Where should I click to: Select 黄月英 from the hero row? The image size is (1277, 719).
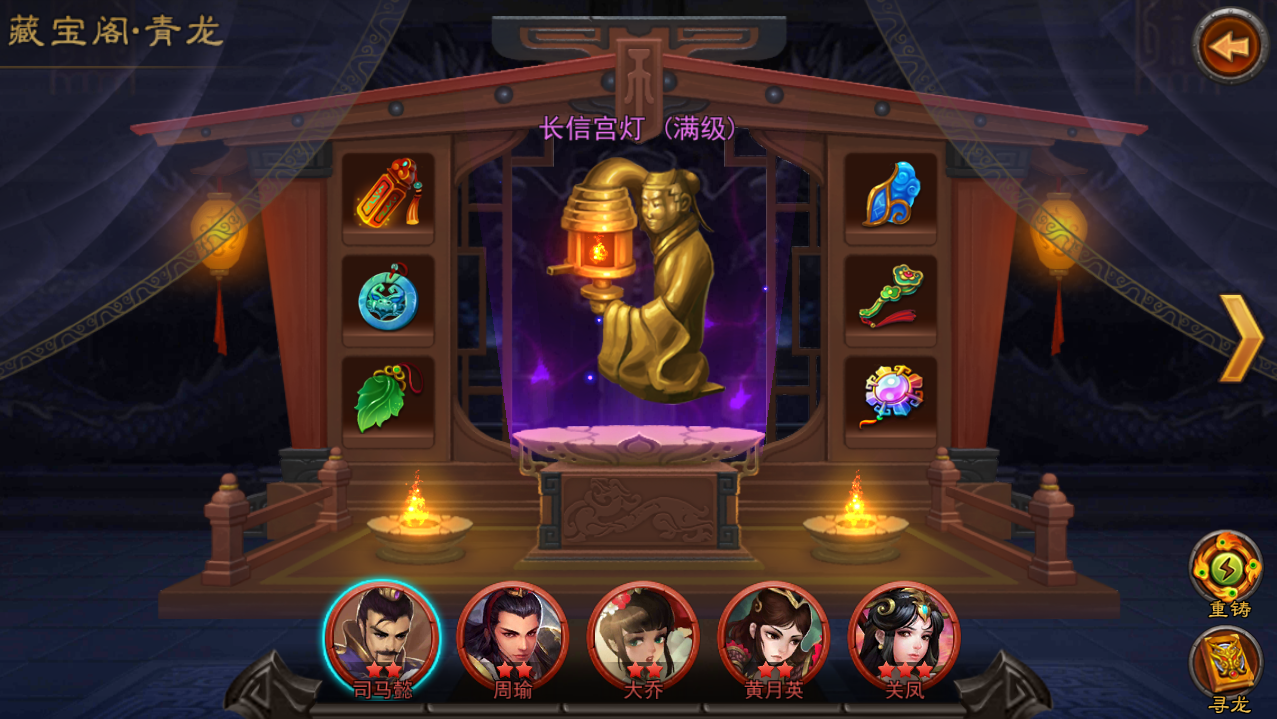773,637
